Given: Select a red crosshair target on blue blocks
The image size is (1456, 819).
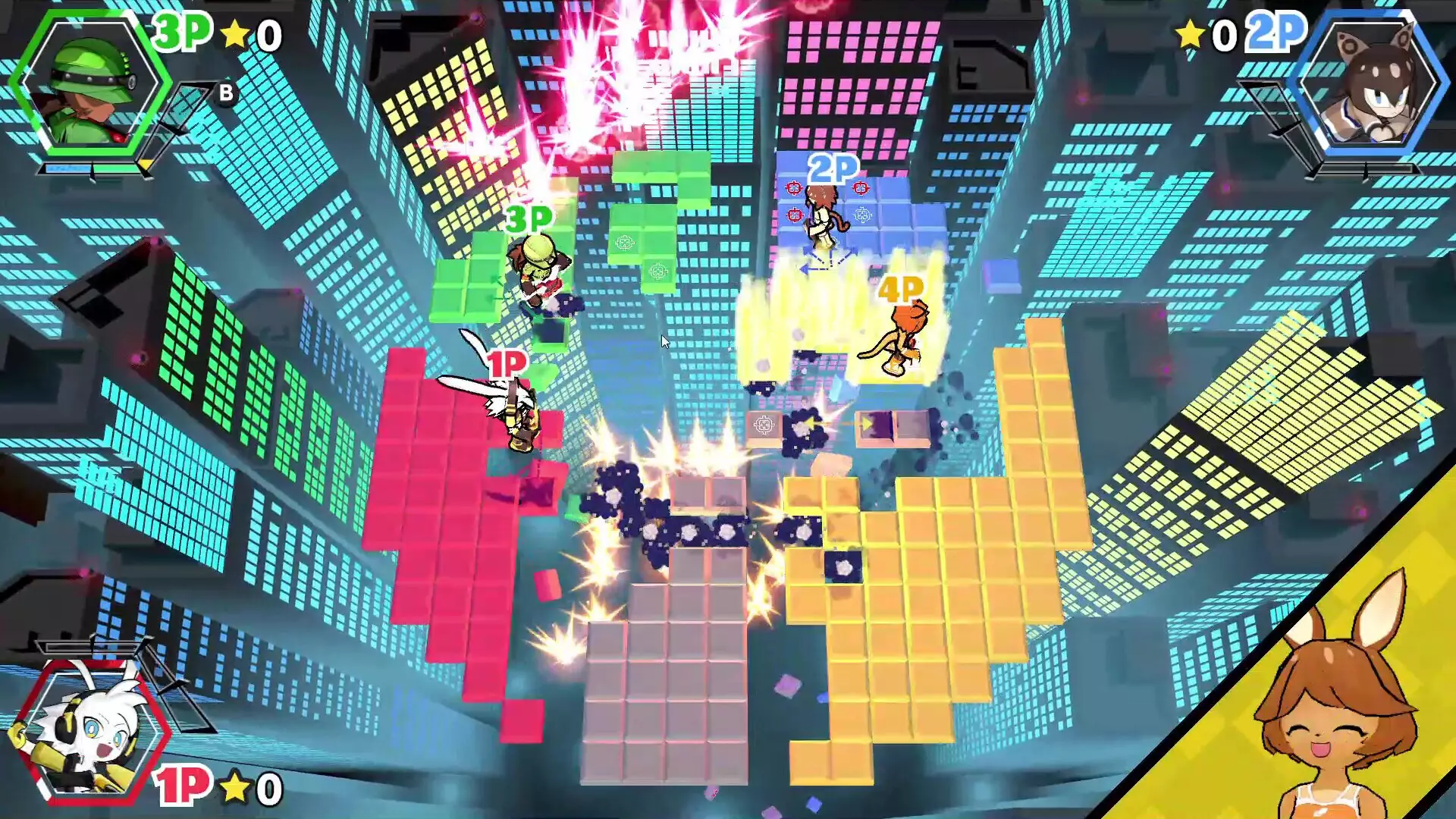Looking at the screenshot, I should pyautogui.click(x=794, y=187).
